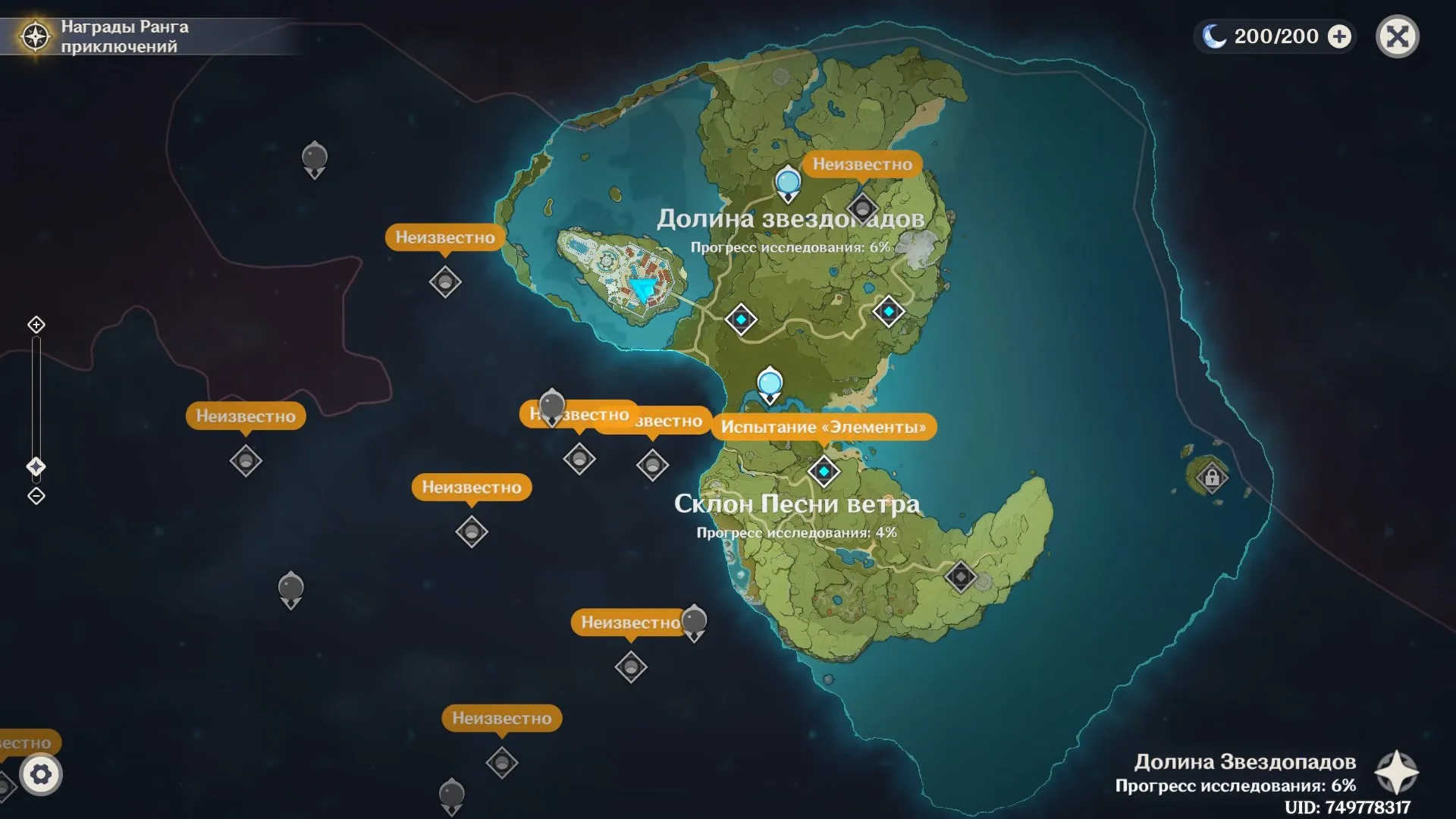Add Original Resin with the plus button

click(x=1340, y=36)
